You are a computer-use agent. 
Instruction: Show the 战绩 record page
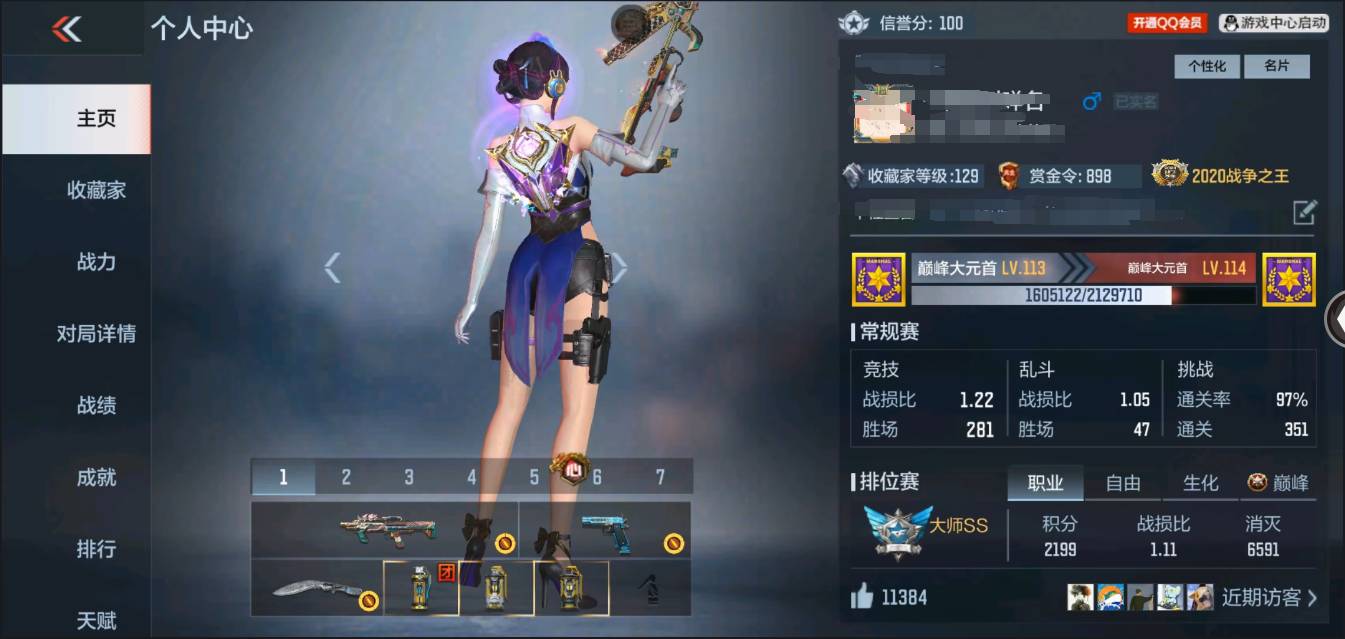coord(96,405)
